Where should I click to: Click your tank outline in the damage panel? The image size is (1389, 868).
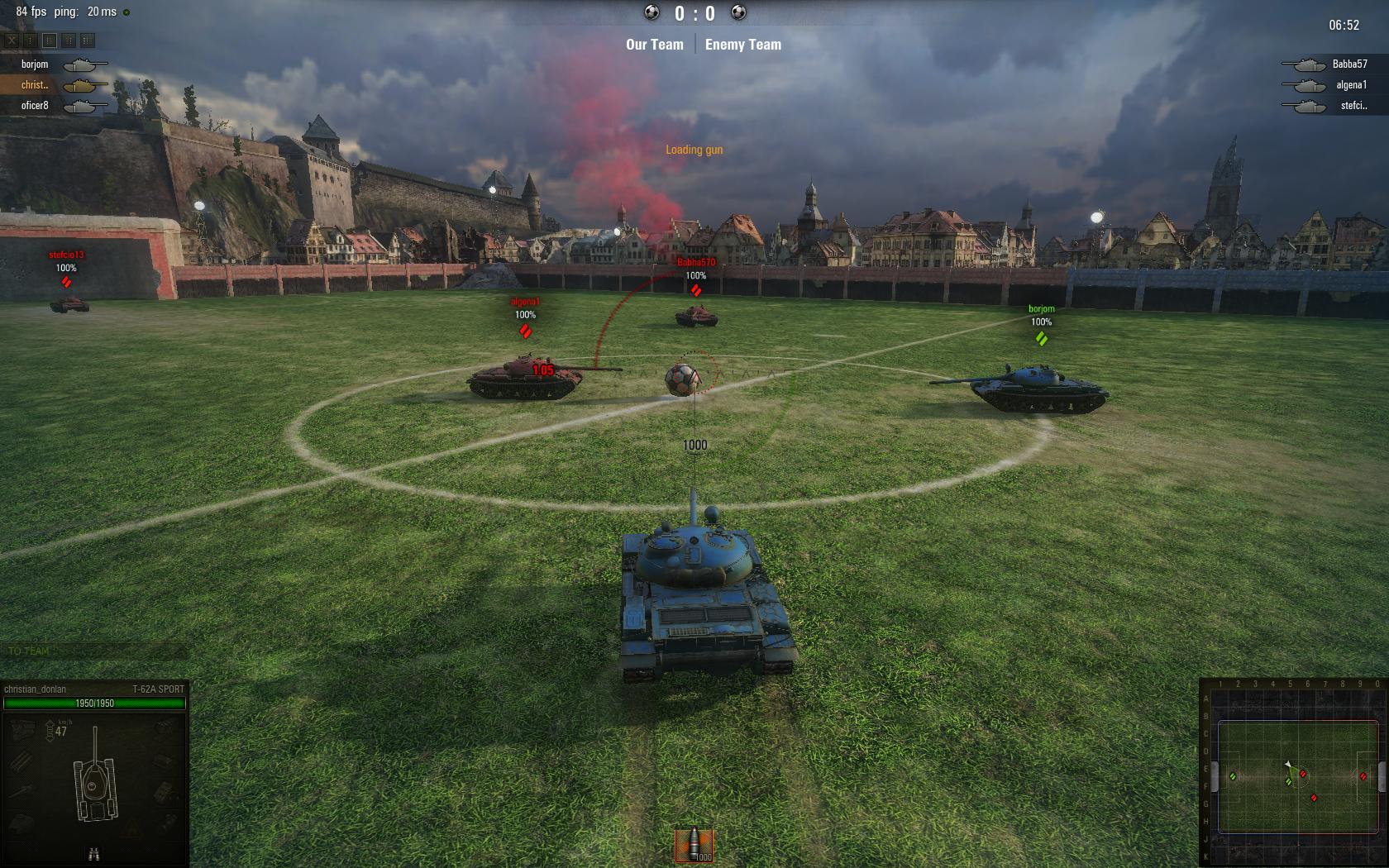(93, 789)
